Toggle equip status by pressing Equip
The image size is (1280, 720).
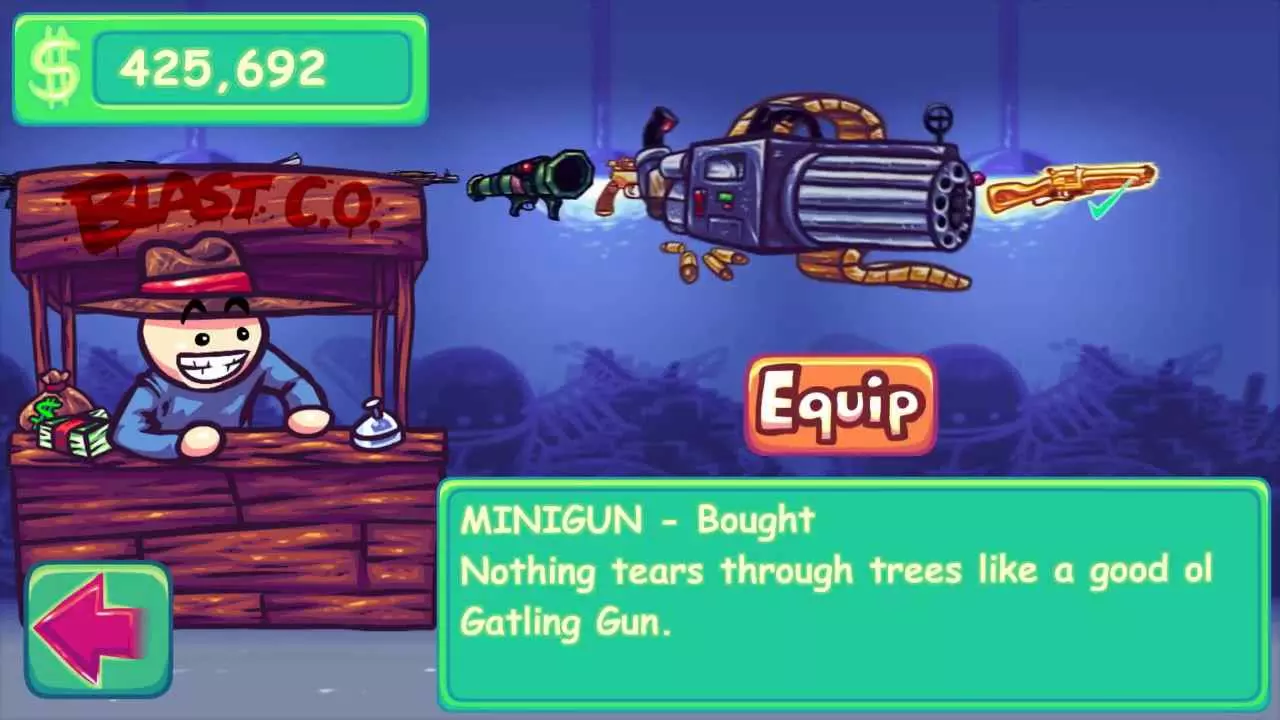point(838,404)
